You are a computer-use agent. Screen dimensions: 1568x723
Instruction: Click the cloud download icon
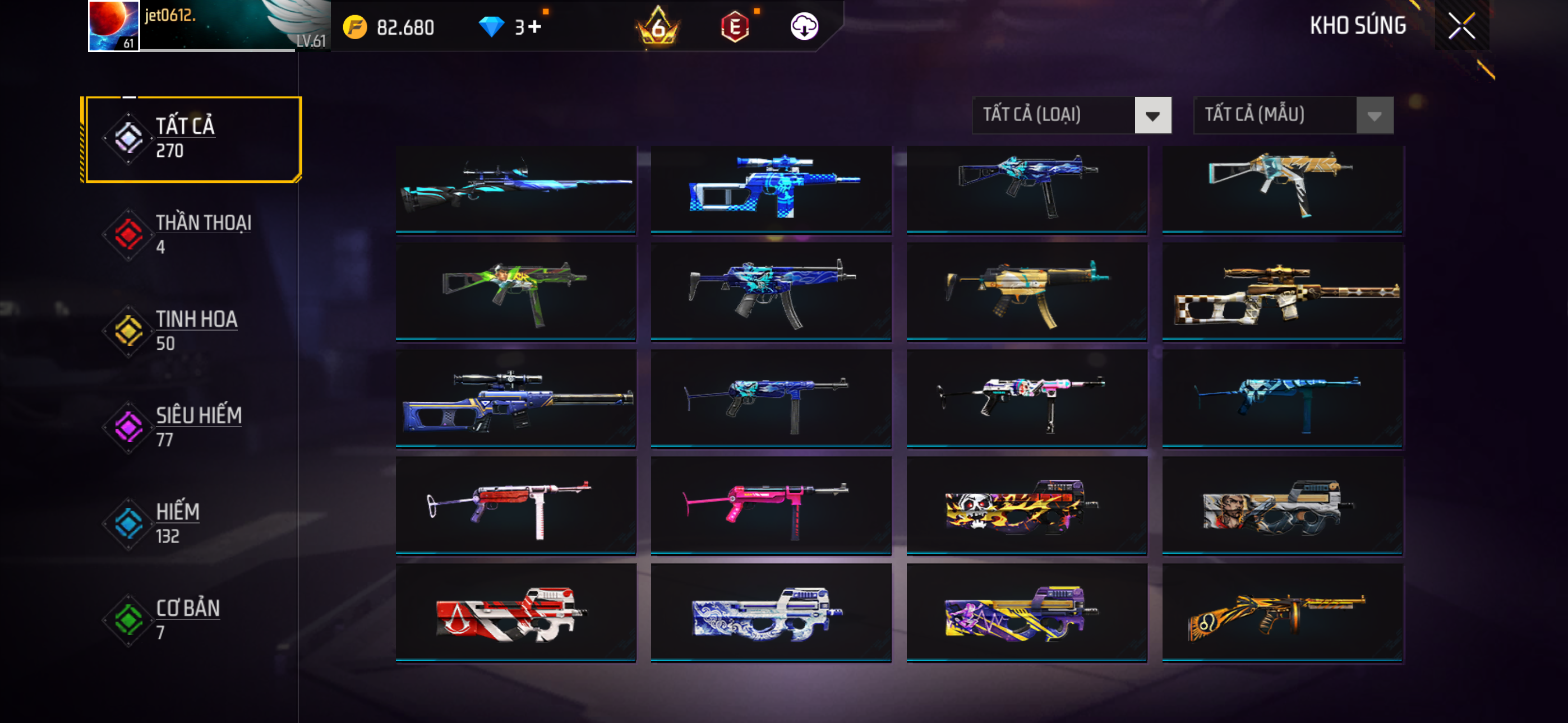click(x=804, y=27)
